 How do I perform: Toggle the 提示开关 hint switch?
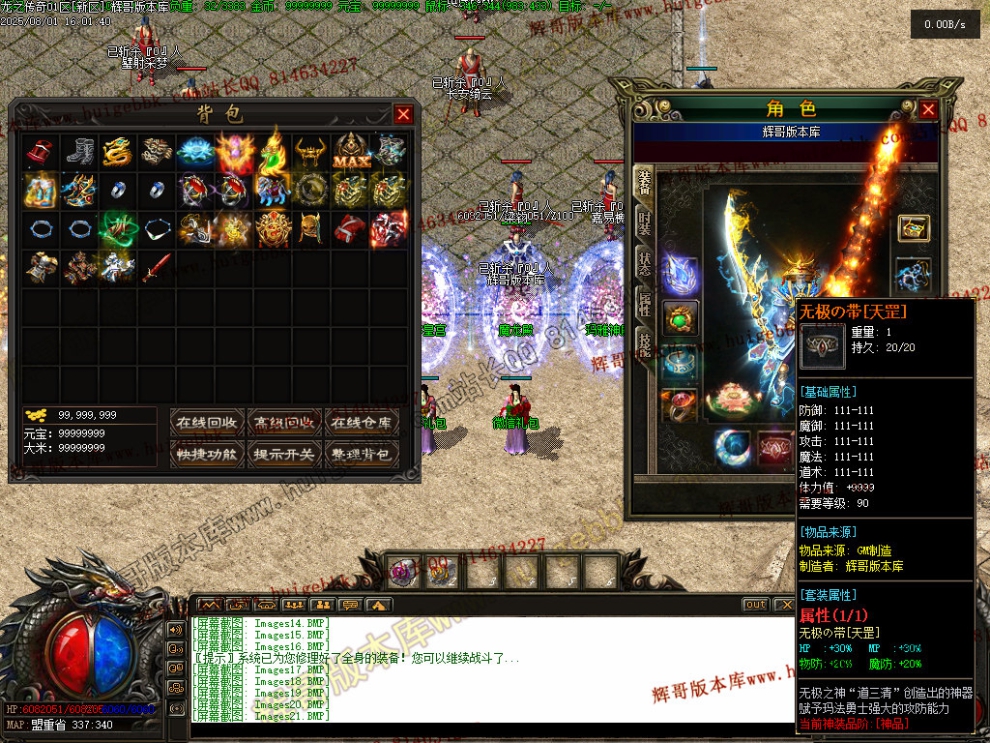coord(285,454)
